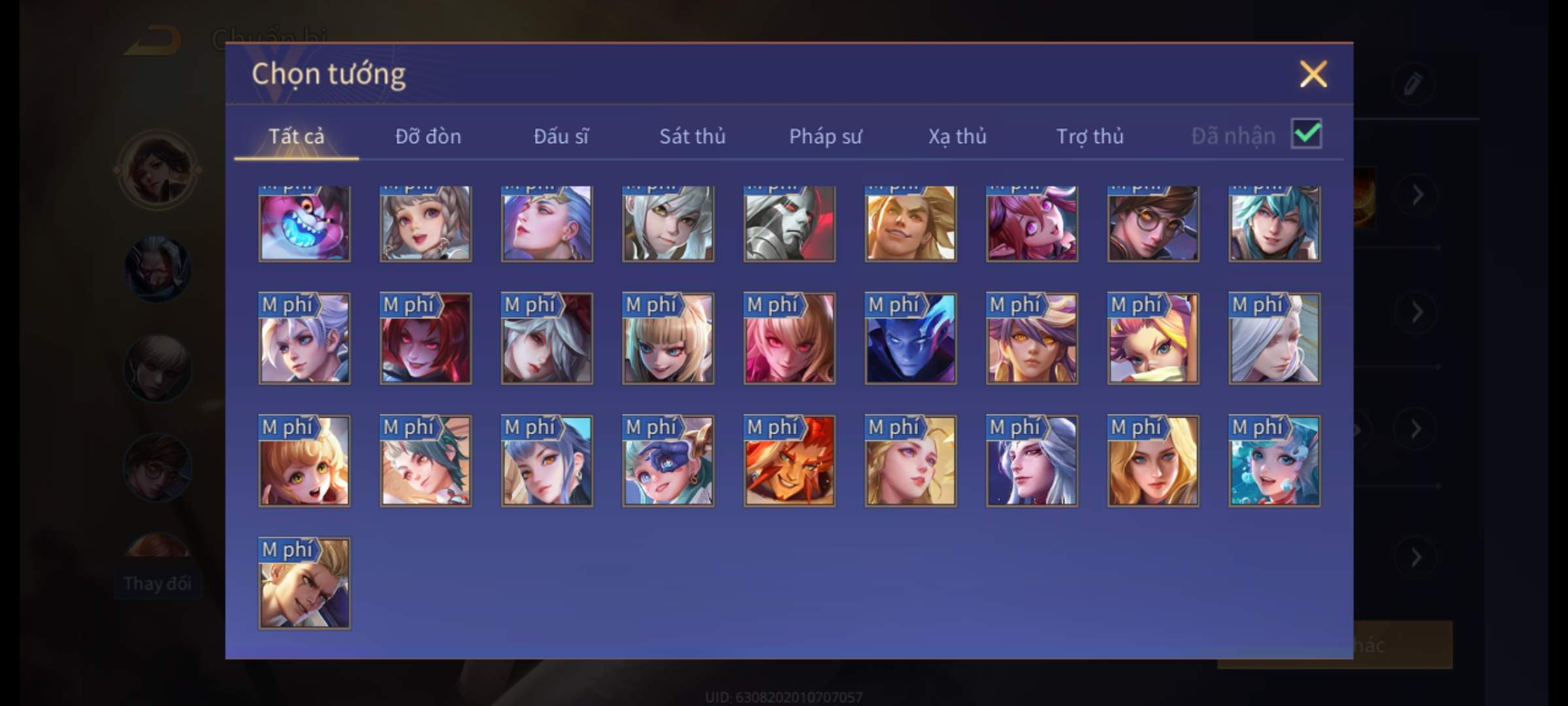Open the Trợ thủ category tab
This screenshot has height=706, width=1568.
(1090, 136)
